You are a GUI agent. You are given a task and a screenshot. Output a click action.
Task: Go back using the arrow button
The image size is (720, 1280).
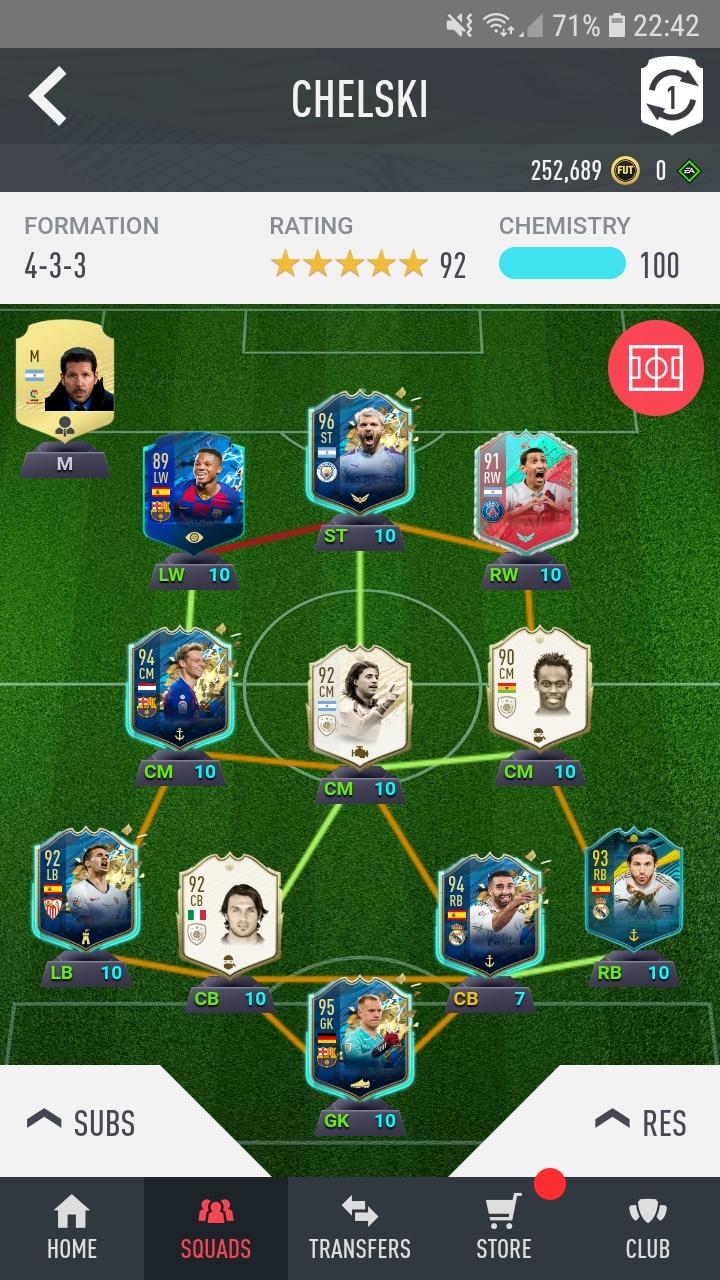47,97
